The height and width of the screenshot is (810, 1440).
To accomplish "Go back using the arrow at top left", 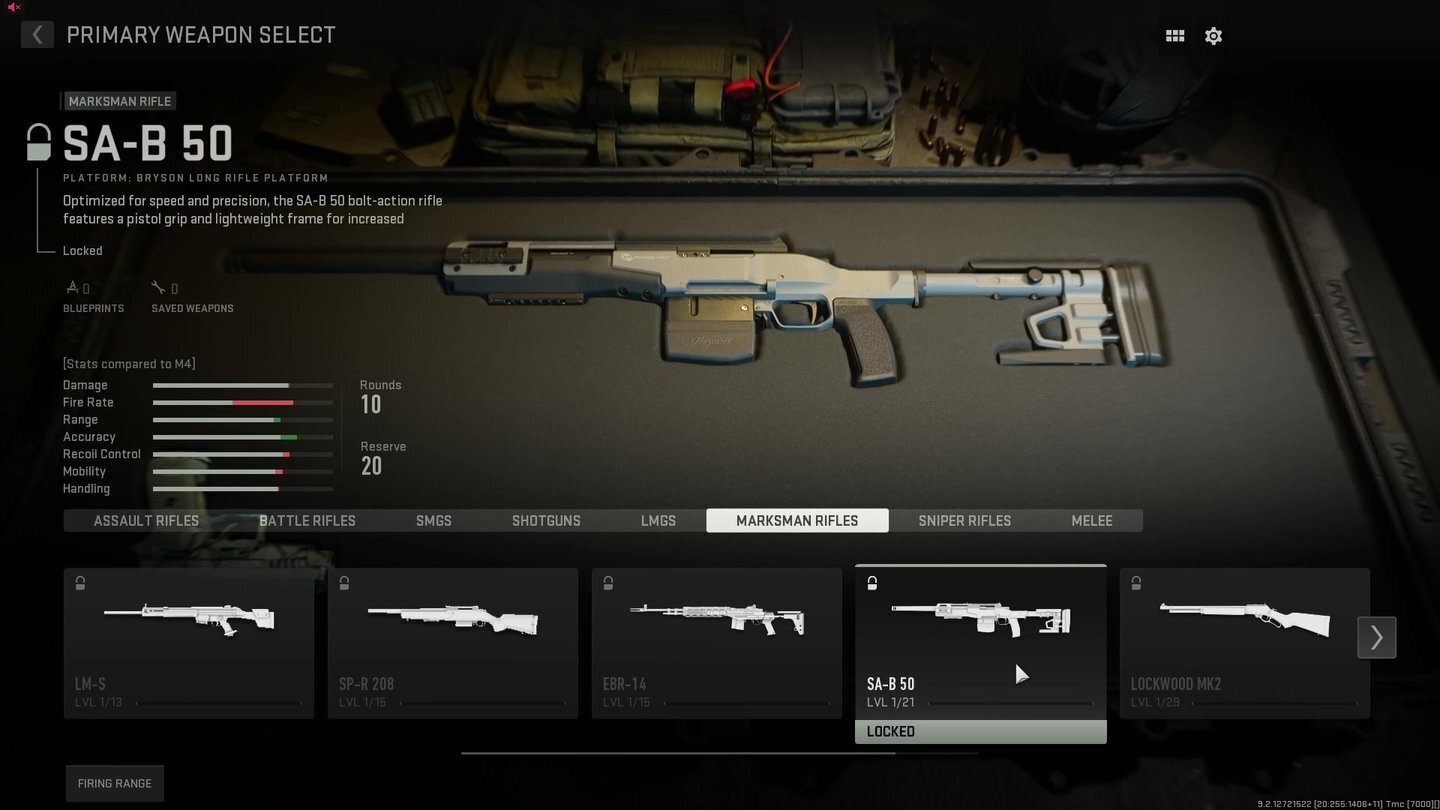I will 36,34.
